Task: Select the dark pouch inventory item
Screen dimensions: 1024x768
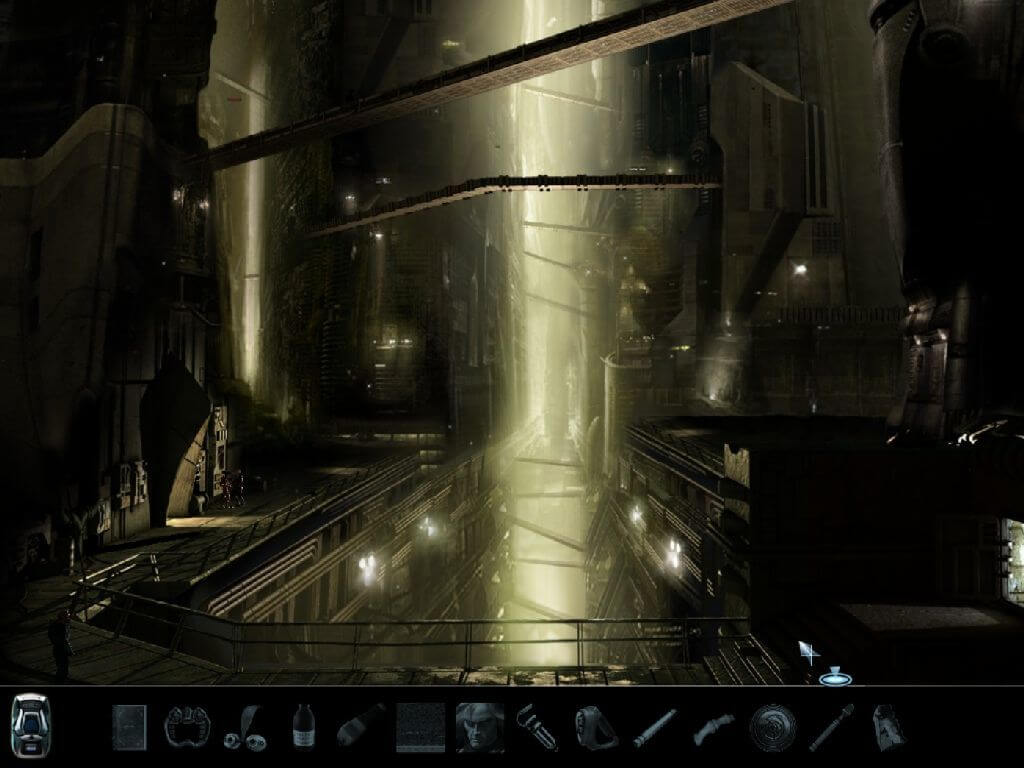Action: [595, 727]
